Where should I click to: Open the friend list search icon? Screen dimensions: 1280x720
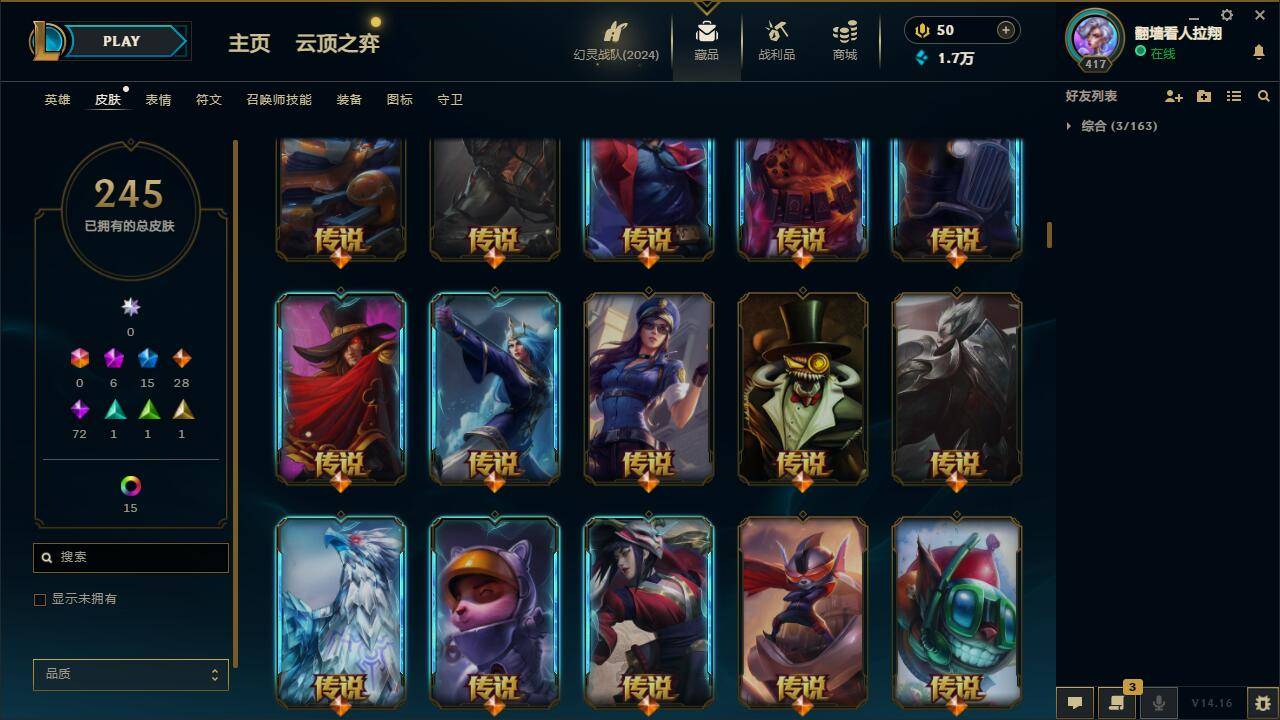[x=1264, y=96]
